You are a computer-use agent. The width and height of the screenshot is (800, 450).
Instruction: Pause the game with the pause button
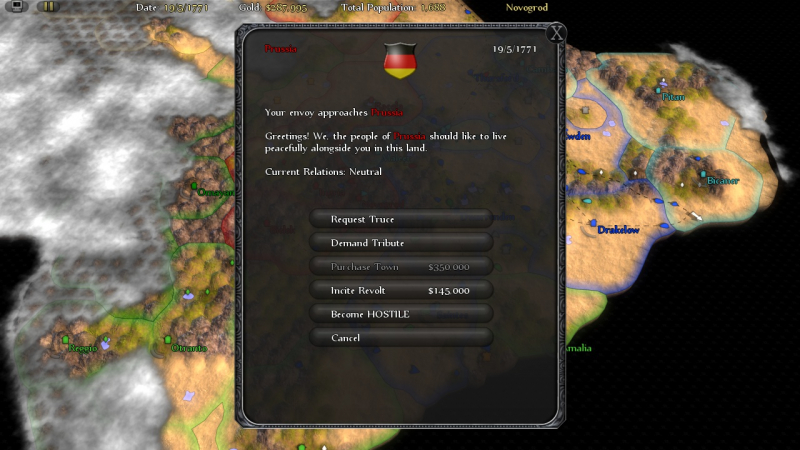tap(48, 7)
